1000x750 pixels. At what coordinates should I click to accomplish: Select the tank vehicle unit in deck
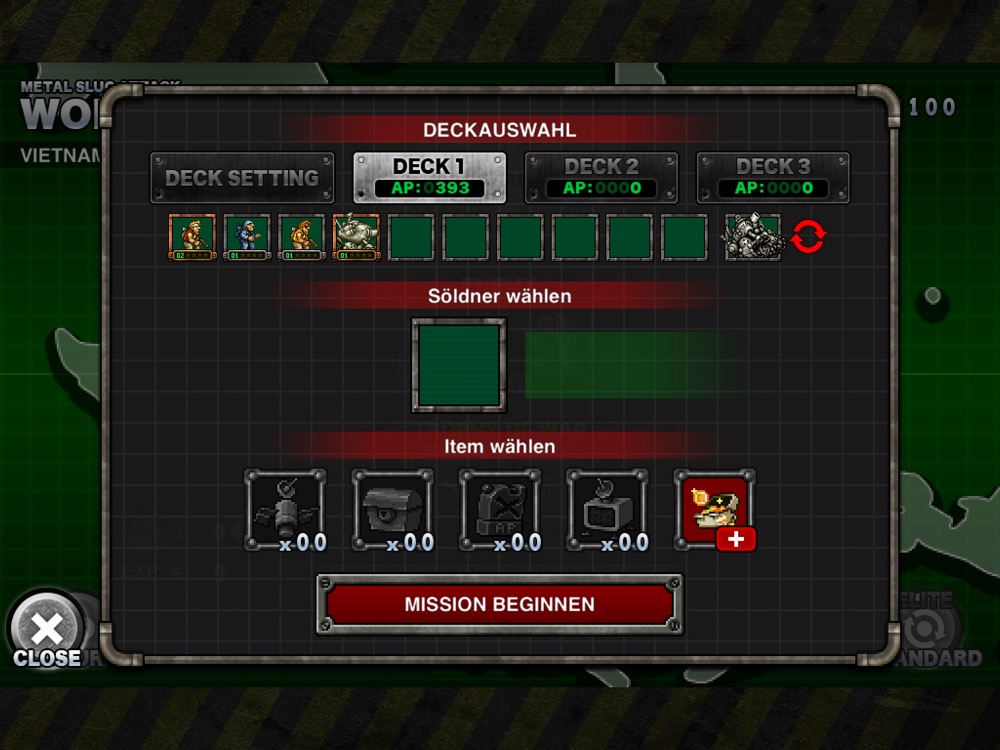coord(357,238)
